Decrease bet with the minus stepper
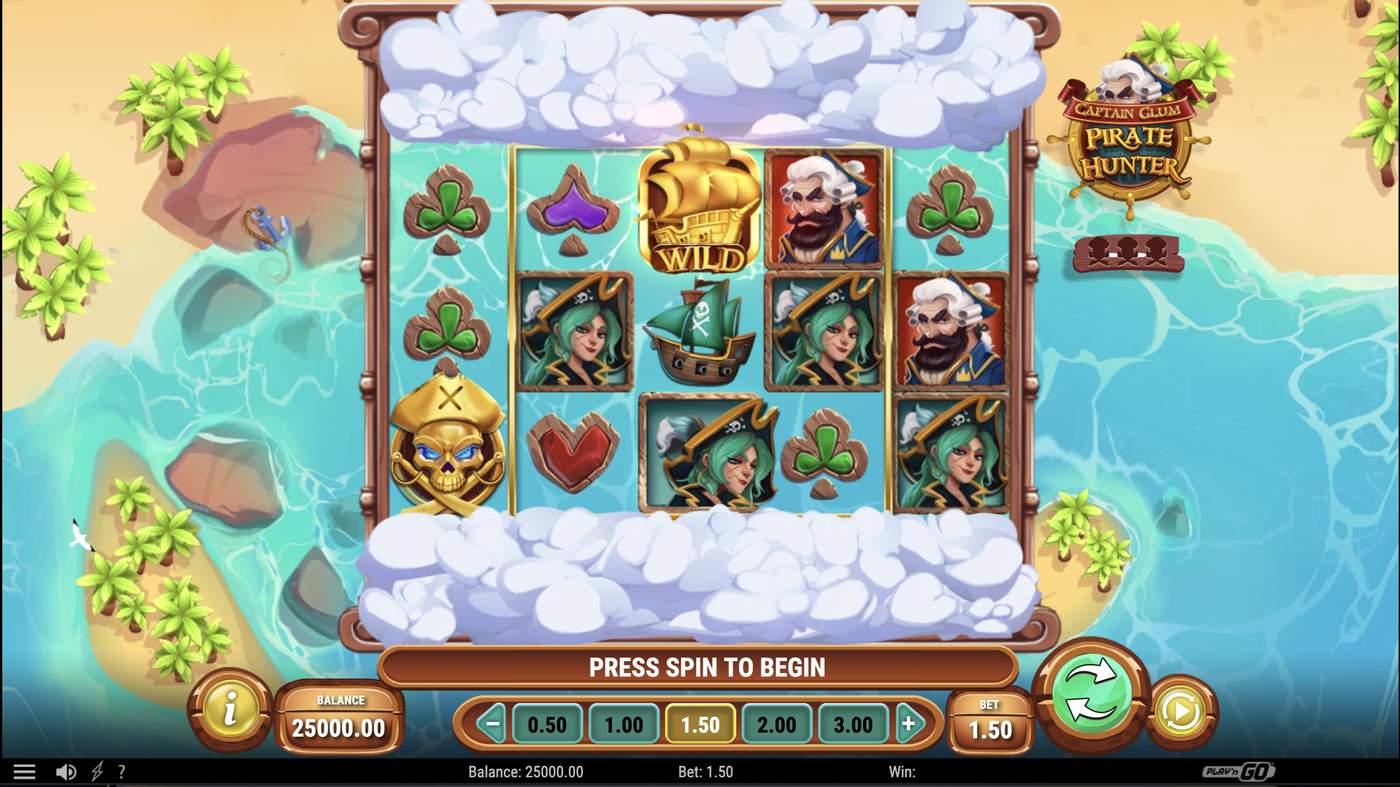The image size is (1400, 787). coord(490,723)
